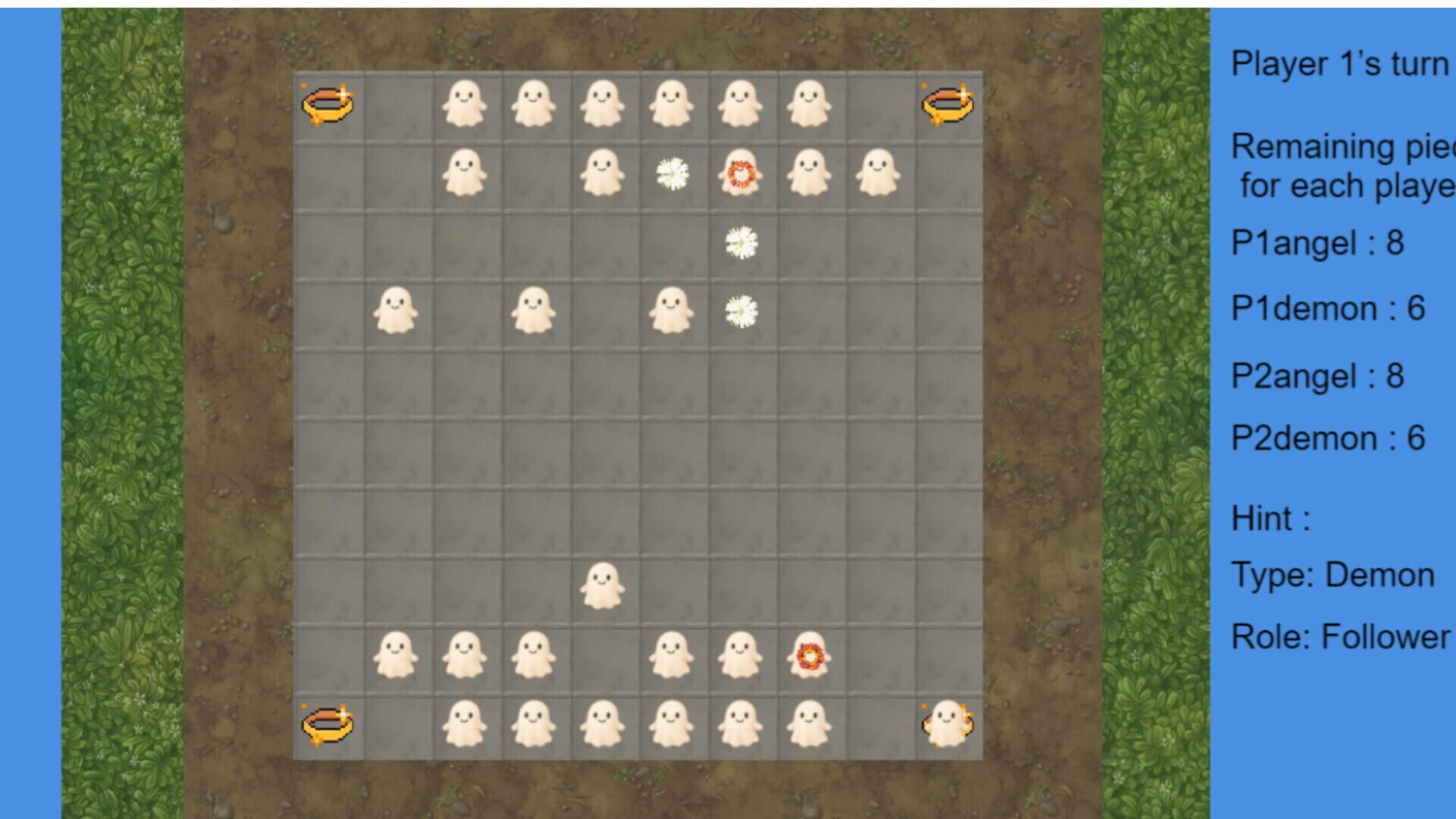The image size is (1456, 819).
Task: Click the white sparkle piece in second row
Action: pos(671,173)
